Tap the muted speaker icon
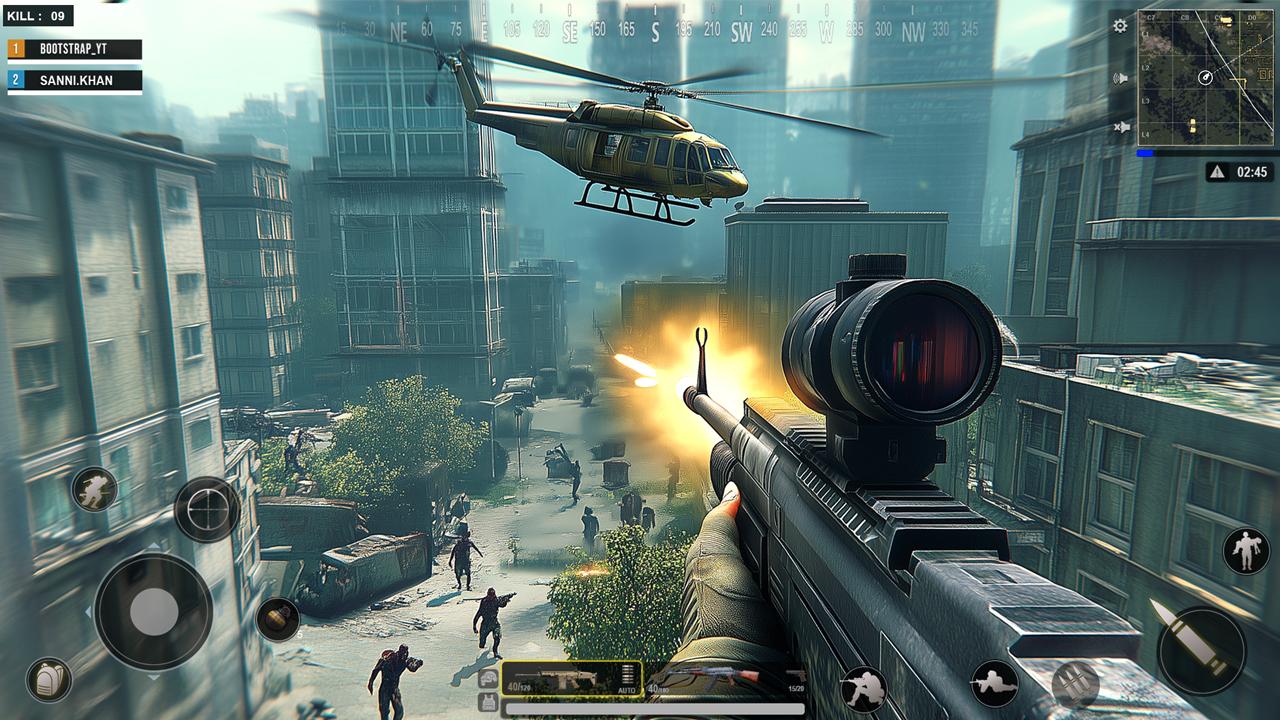This screenshot has height=720, width=1280. [1121, 127]
